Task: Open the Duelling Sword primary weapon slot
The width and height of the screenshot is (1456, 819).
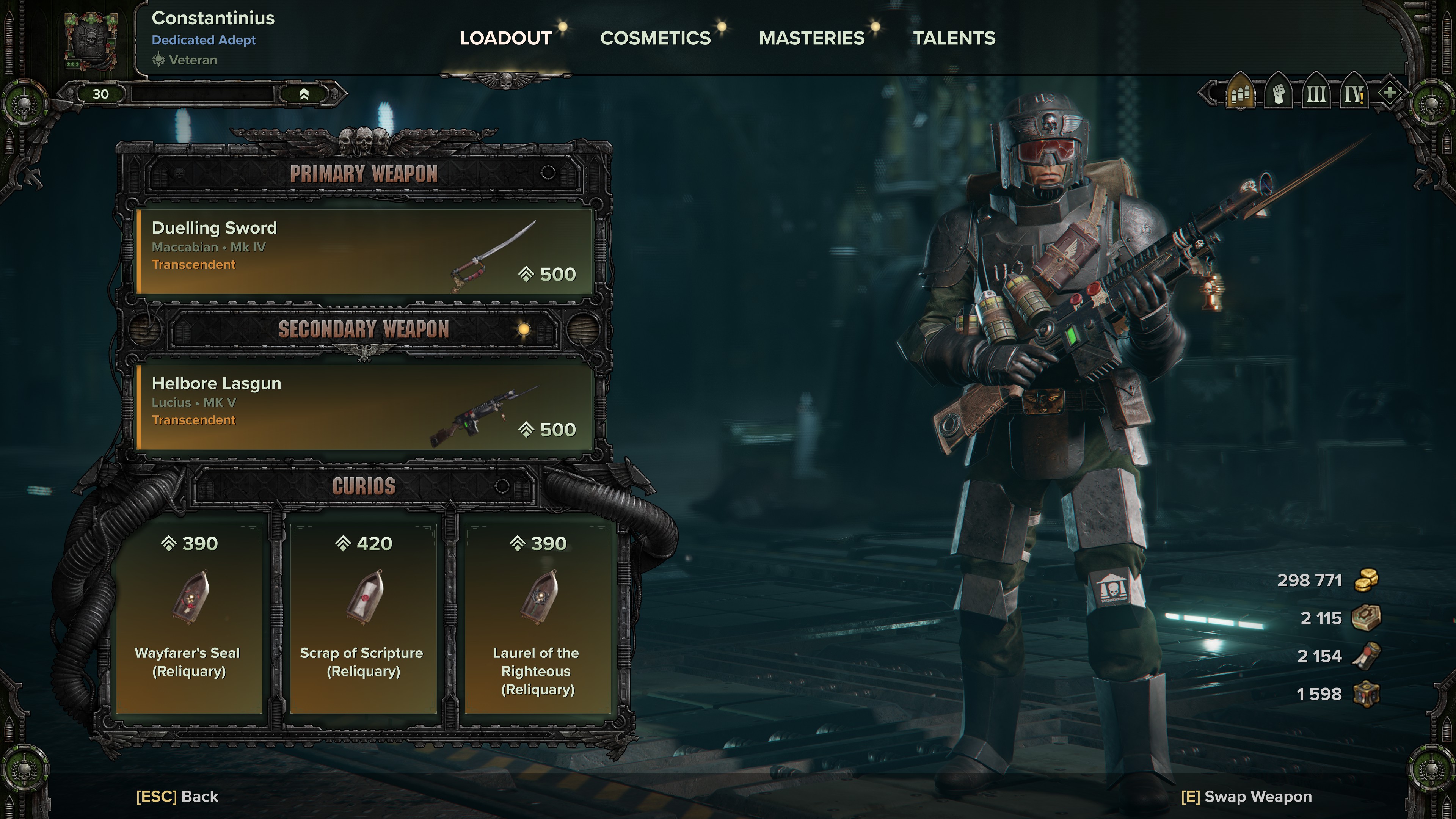Action: (364, 251)
